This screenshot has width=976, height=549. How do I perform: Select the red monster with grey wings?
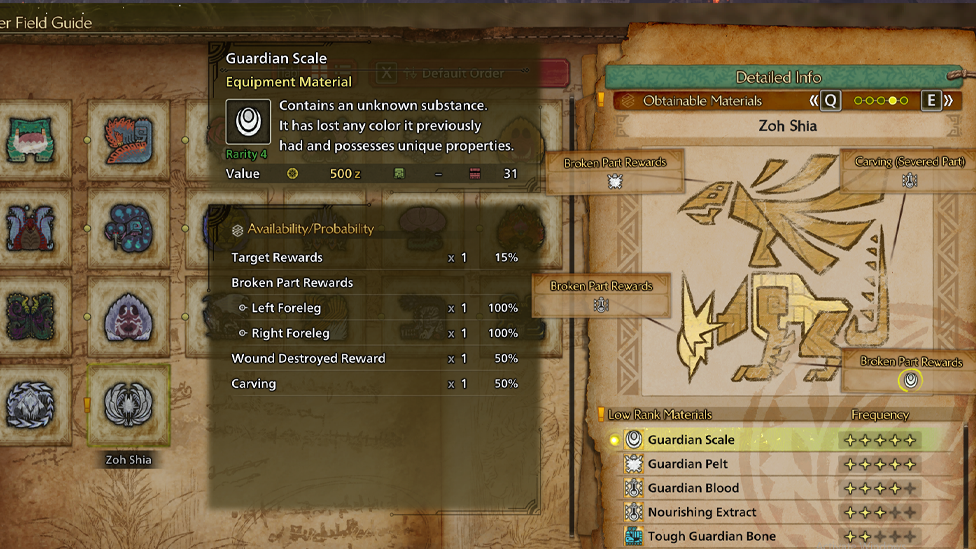[x=32, y=228]
